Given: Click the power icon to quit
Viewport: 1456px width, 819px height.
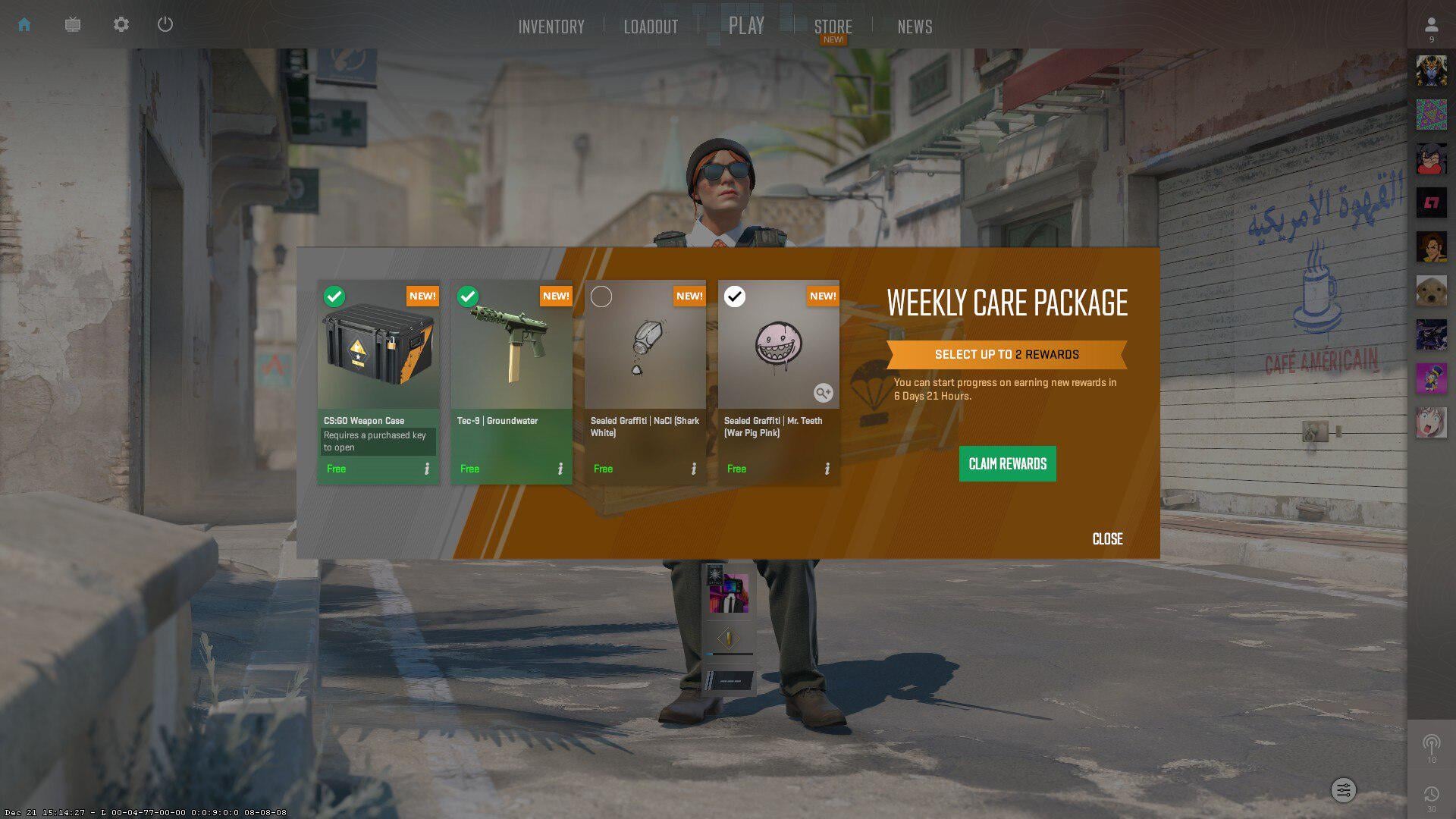Looking at the screenshot, I should pos(165,25).
